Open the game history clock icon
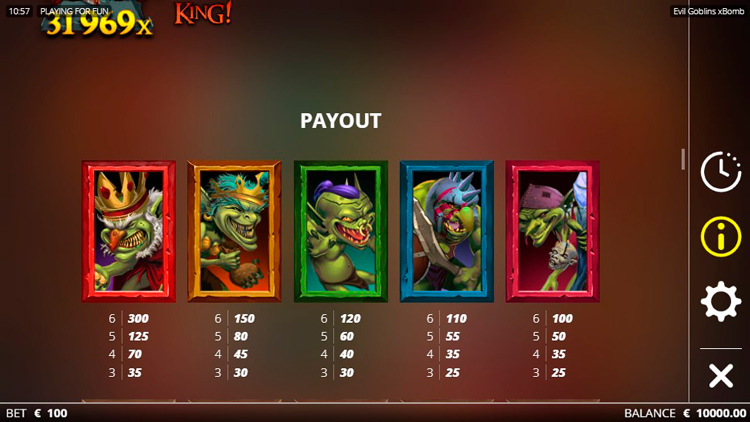 coord(720,172)
